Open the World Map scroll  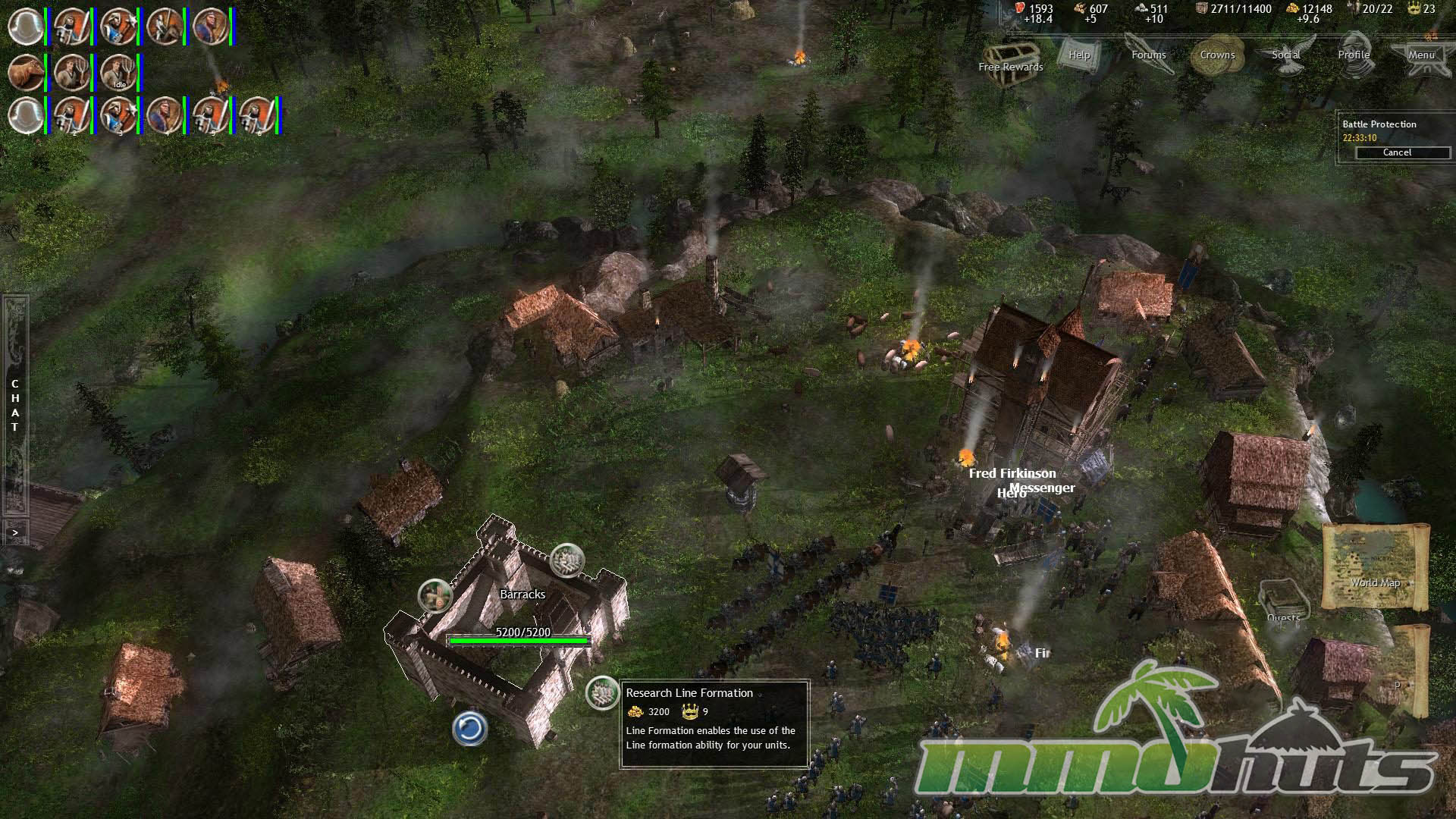click(x=1375, y=565)
